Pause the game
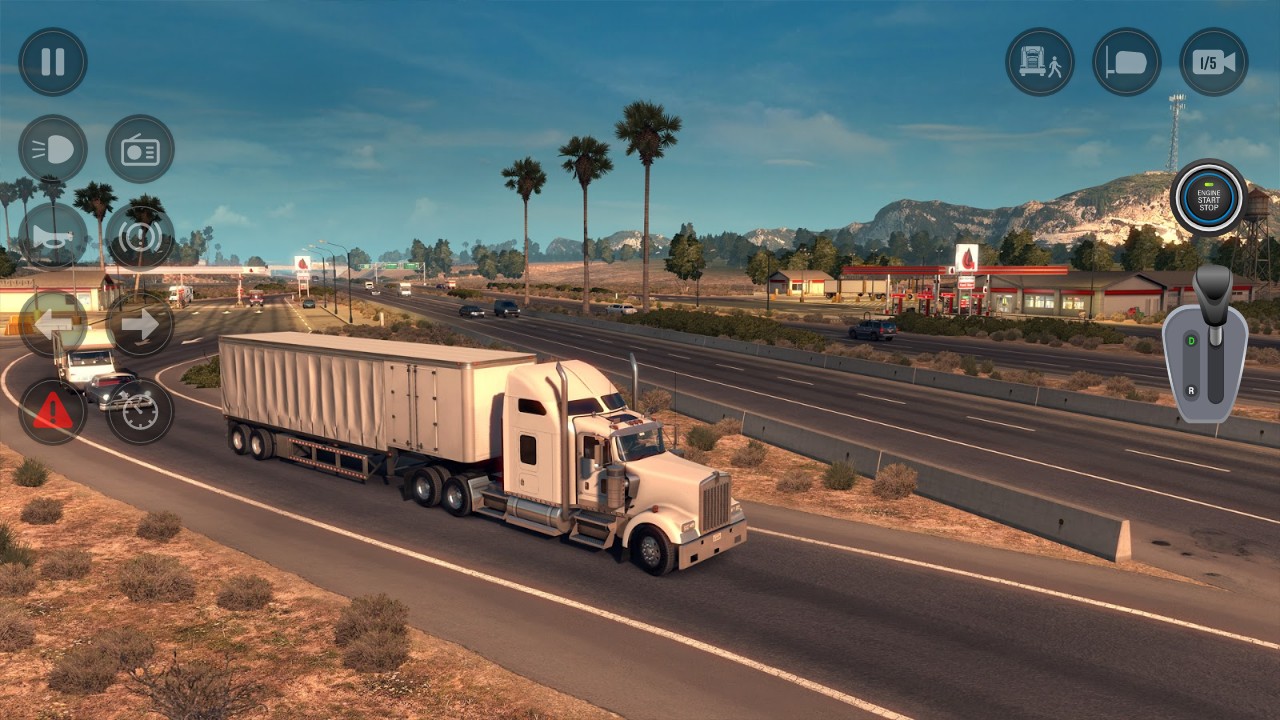 pos(53,60)
